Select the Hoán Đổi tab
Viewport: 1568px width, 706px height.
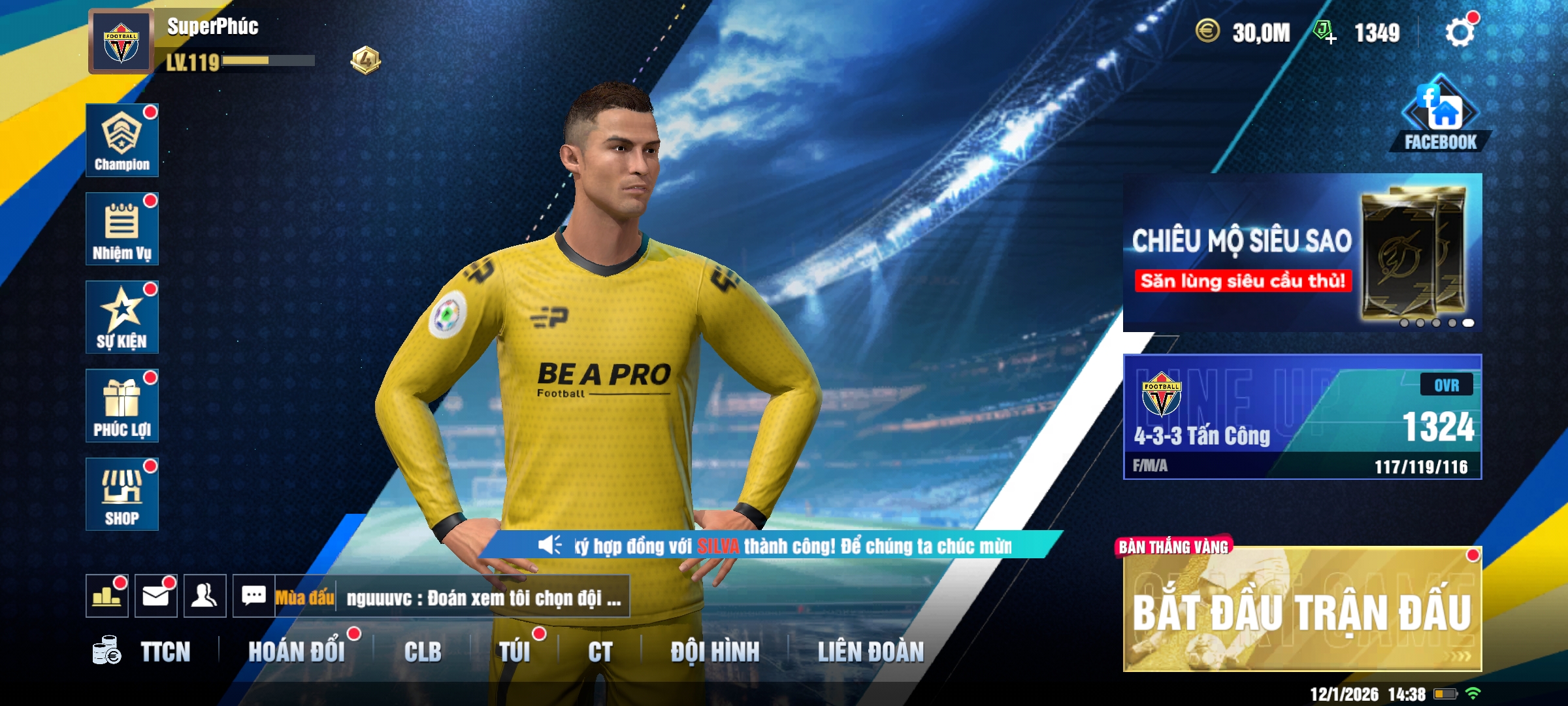point(297,652)
